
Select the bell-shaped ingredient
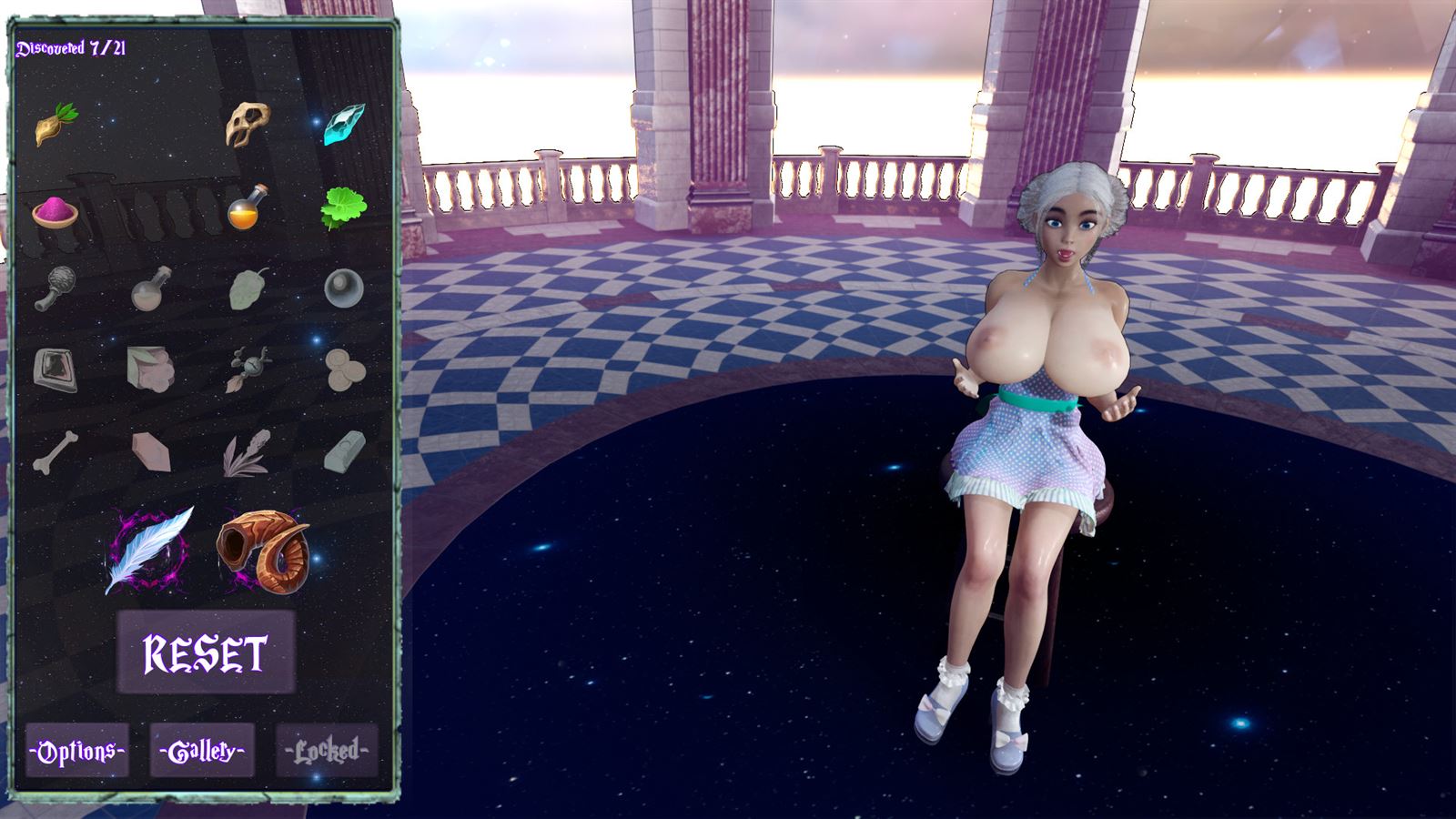point(343,289)
